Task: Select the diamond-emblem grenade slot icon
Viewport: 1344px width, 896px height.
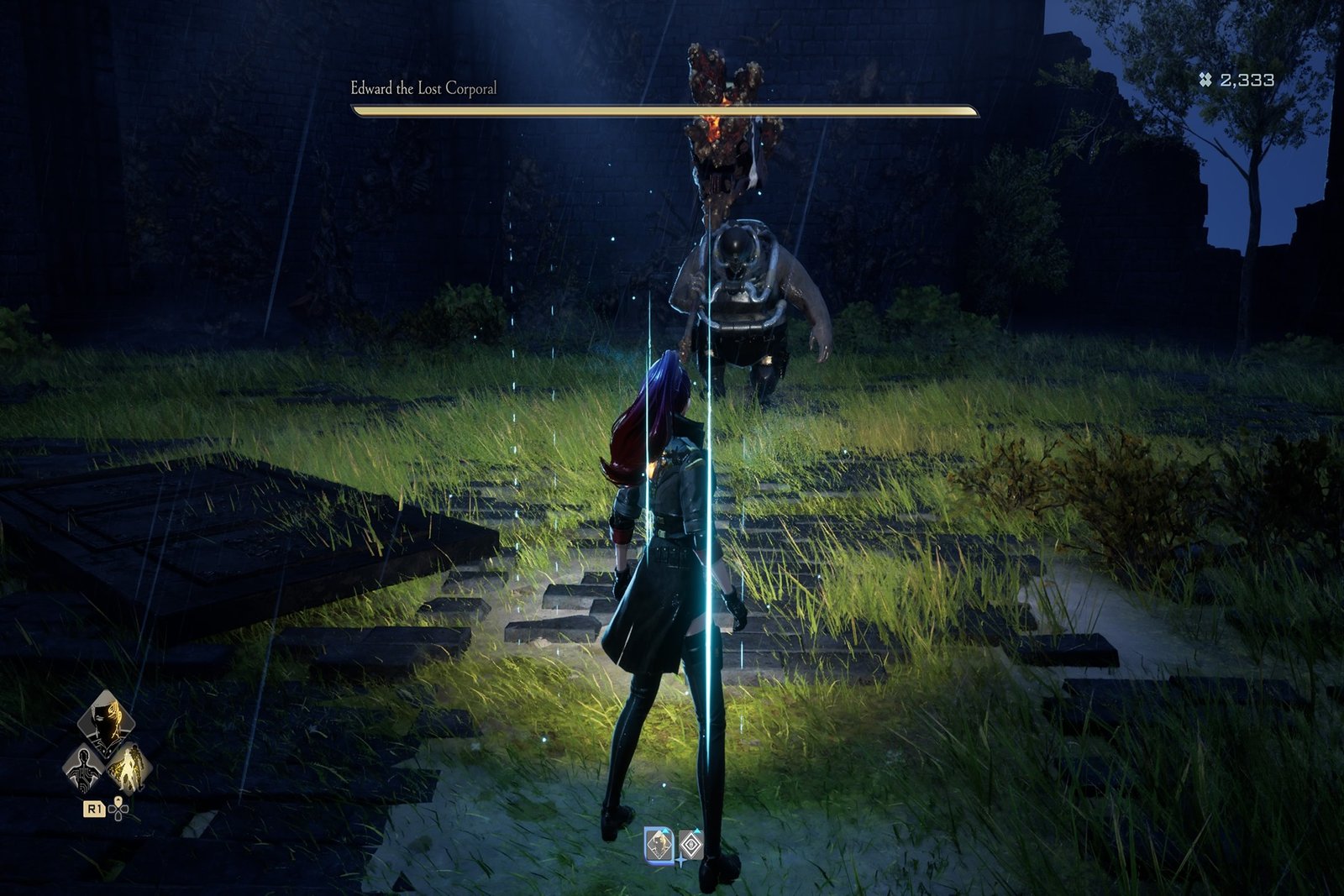Action: [x=691, y=844]
